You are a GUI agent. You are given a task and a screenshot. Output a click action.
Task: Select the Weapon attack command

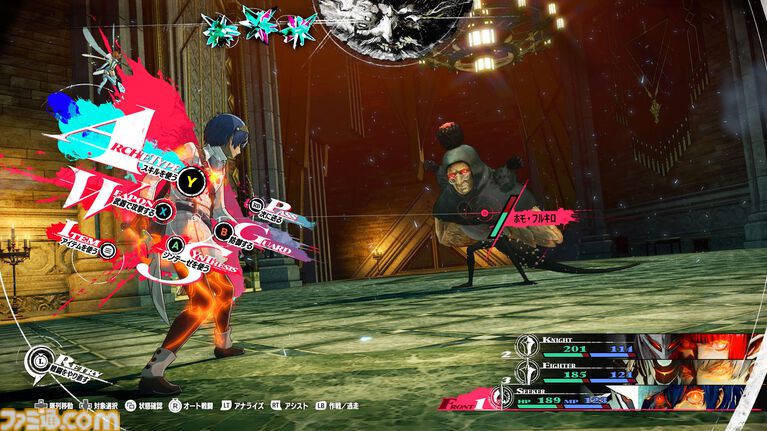tap(162, 212)
